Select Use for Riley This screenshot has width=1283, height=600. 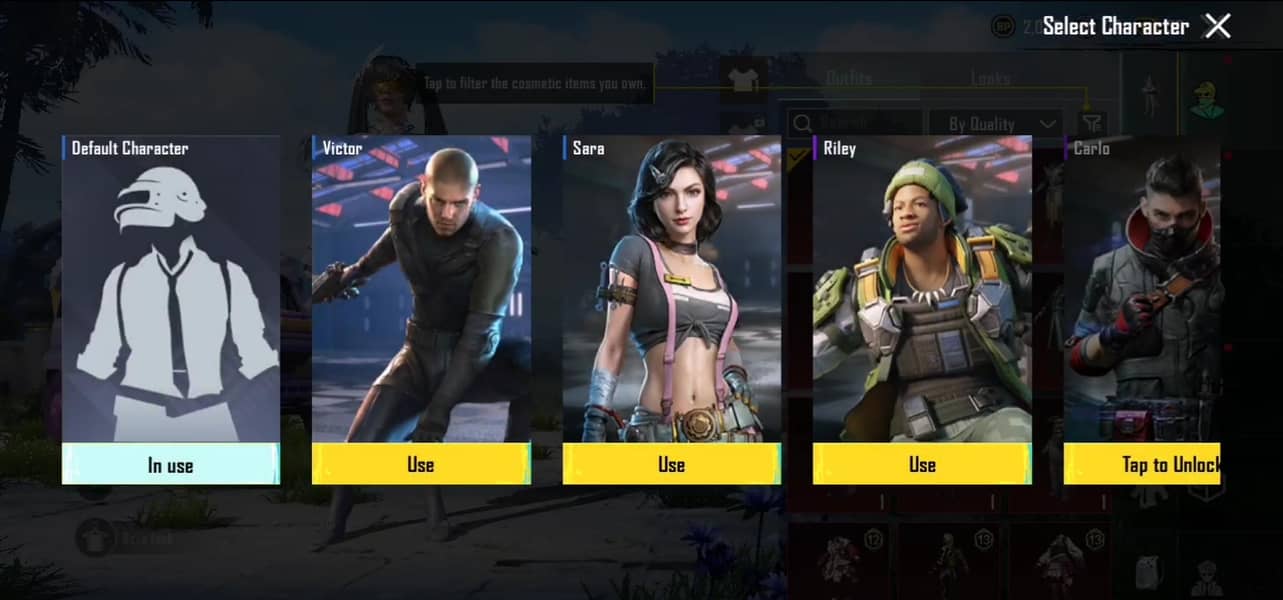(922, 464)
